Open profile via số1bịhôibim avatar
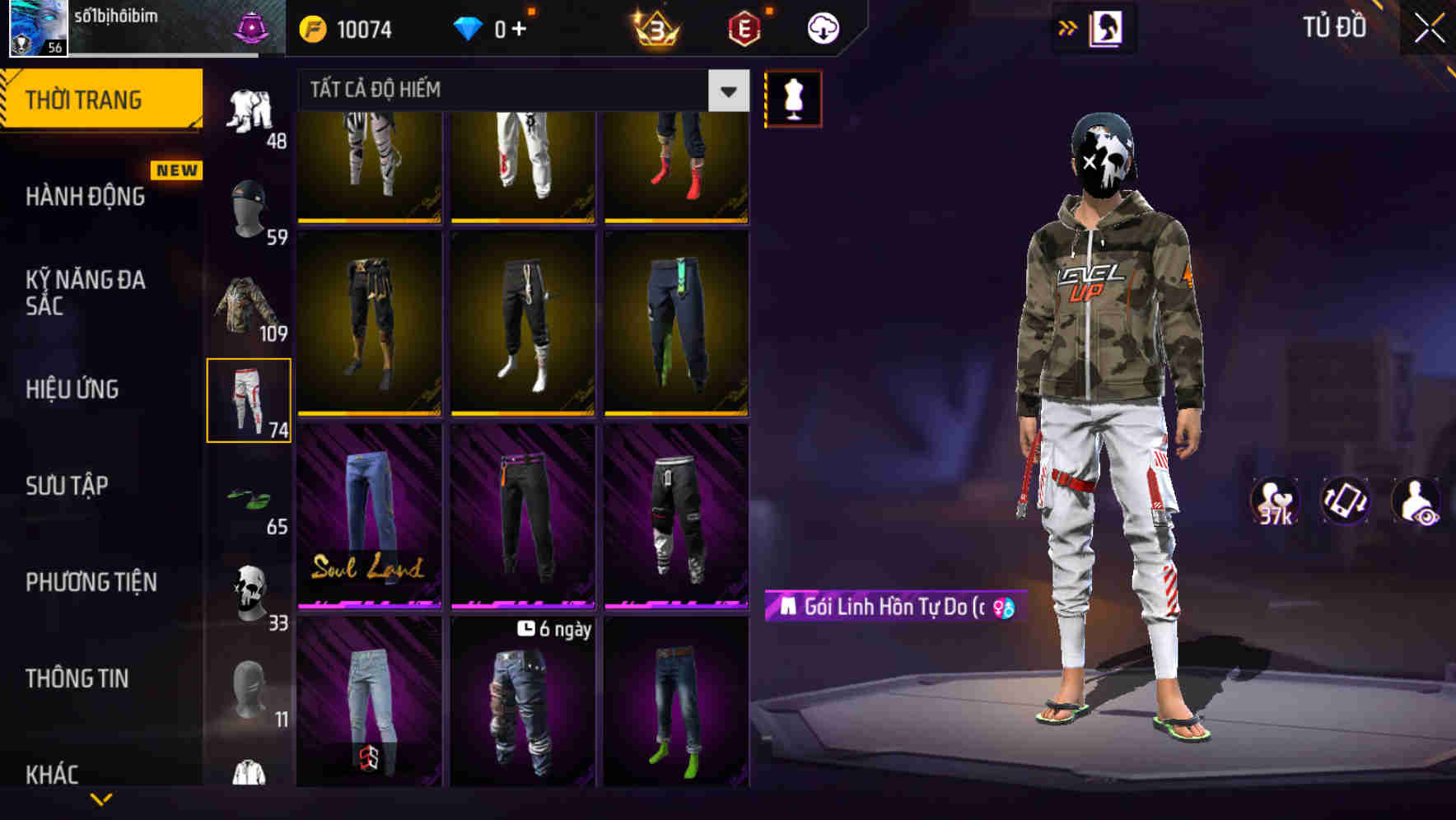The width and height of the screenshot is (1456, 820). [36, 27]
